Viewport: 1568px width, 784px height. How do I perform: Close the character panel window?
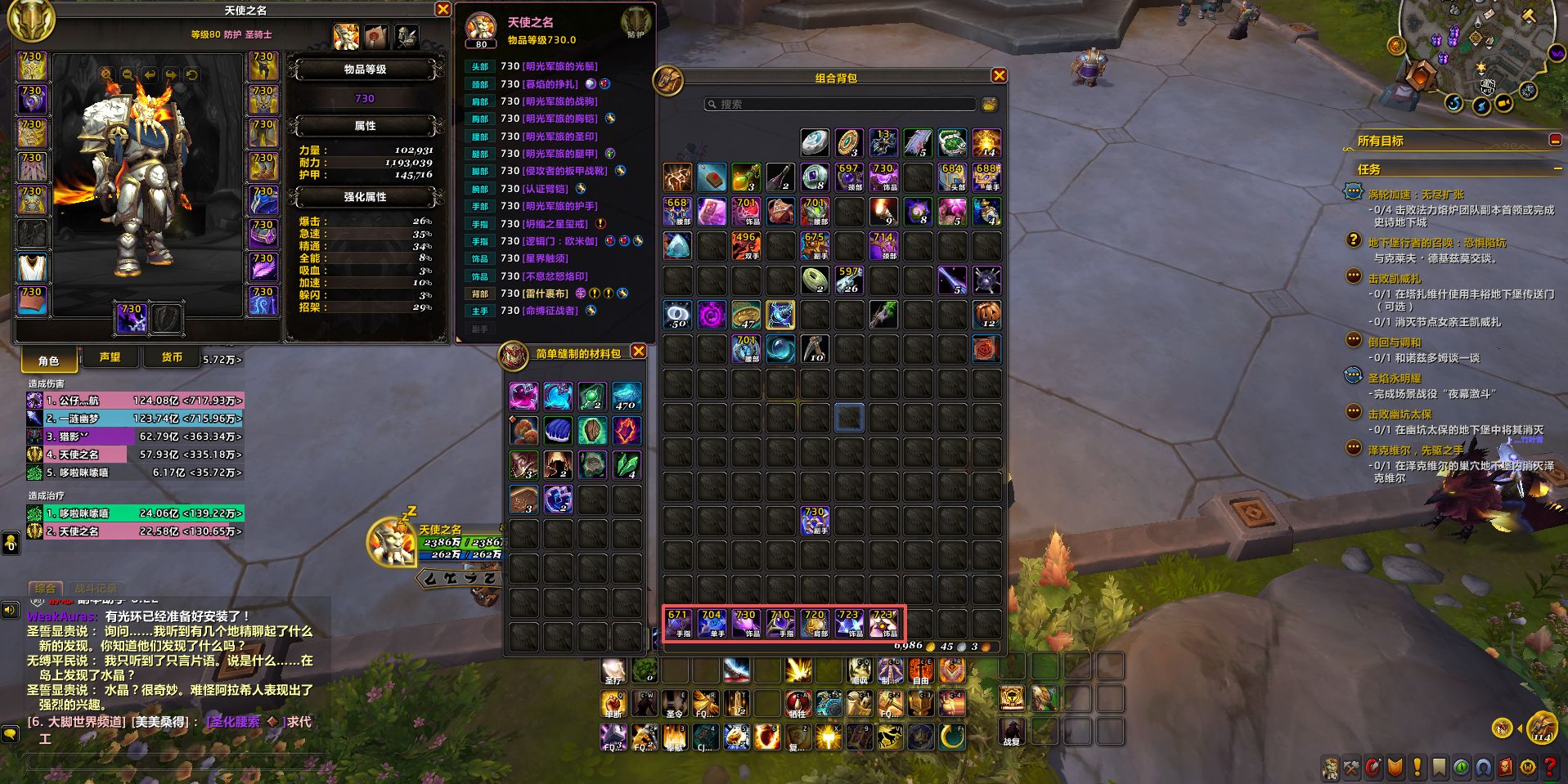443,10
